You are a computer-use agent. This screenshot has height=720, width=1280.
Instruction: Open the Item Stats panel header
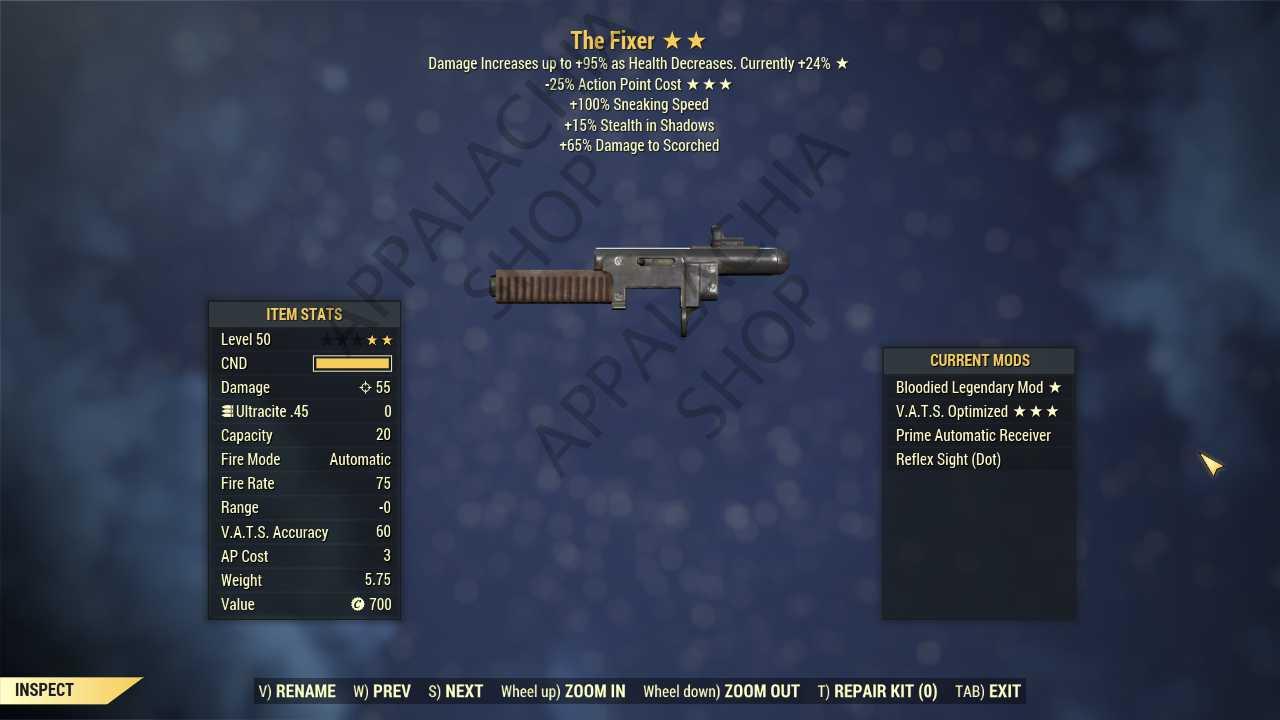304,314
